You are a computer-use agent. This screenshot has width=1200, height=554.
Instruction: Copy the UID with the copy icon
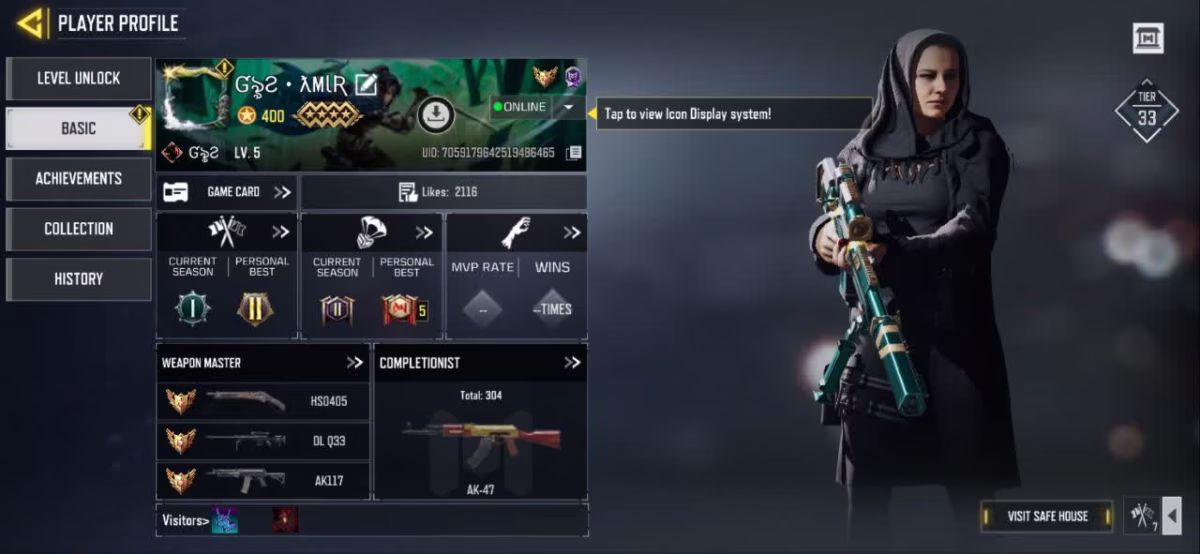click(573, 153)
